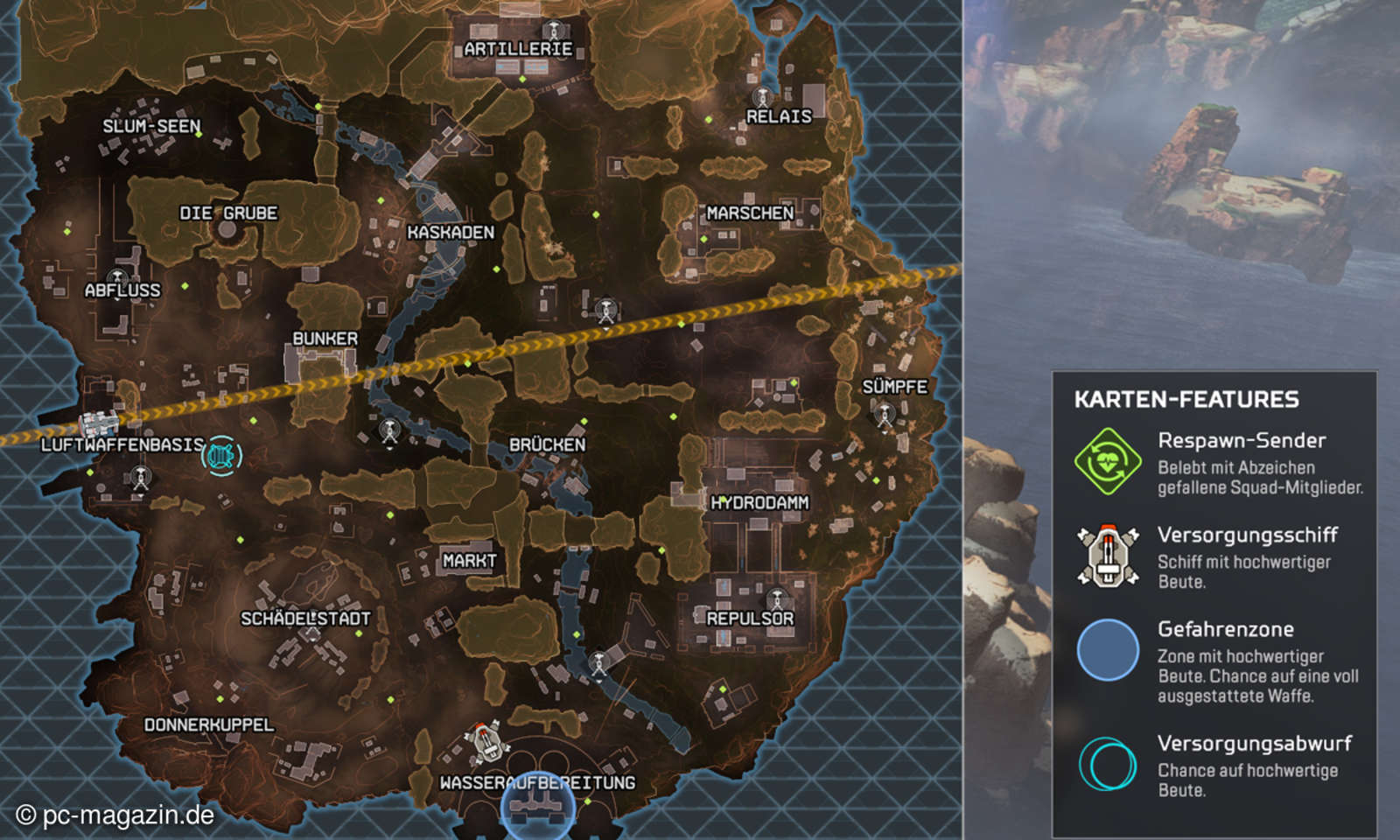1400x840 pixels.
Task: Click the teal supply drop marker near Luftwaffenbasis
Action: [221, 456]
